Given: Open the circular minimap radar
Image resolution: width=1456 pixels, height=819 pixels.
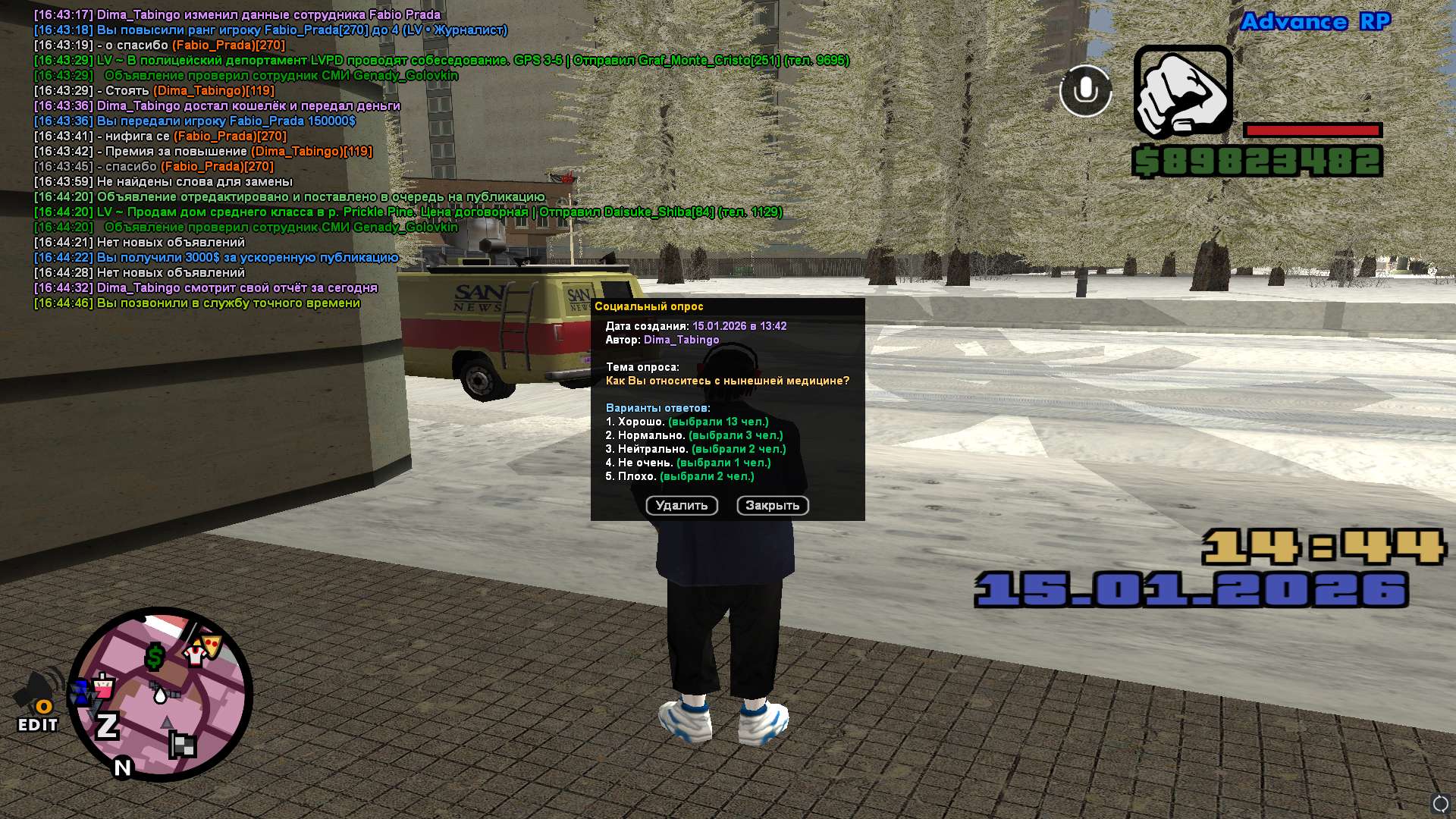Looking at the screenshot, I should [x=161, y=694].
